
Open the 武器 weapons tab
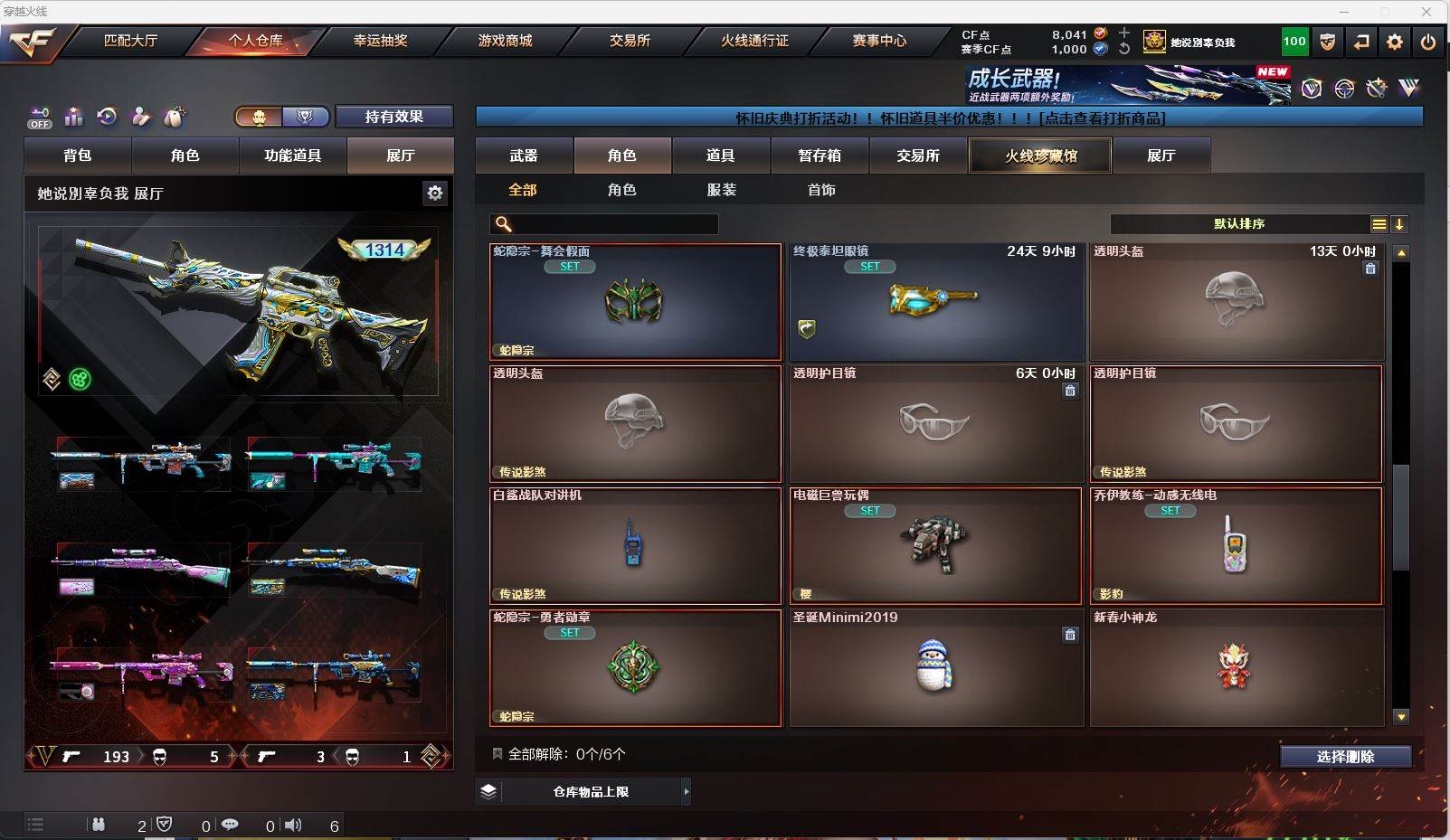click(x=524, y=156)
